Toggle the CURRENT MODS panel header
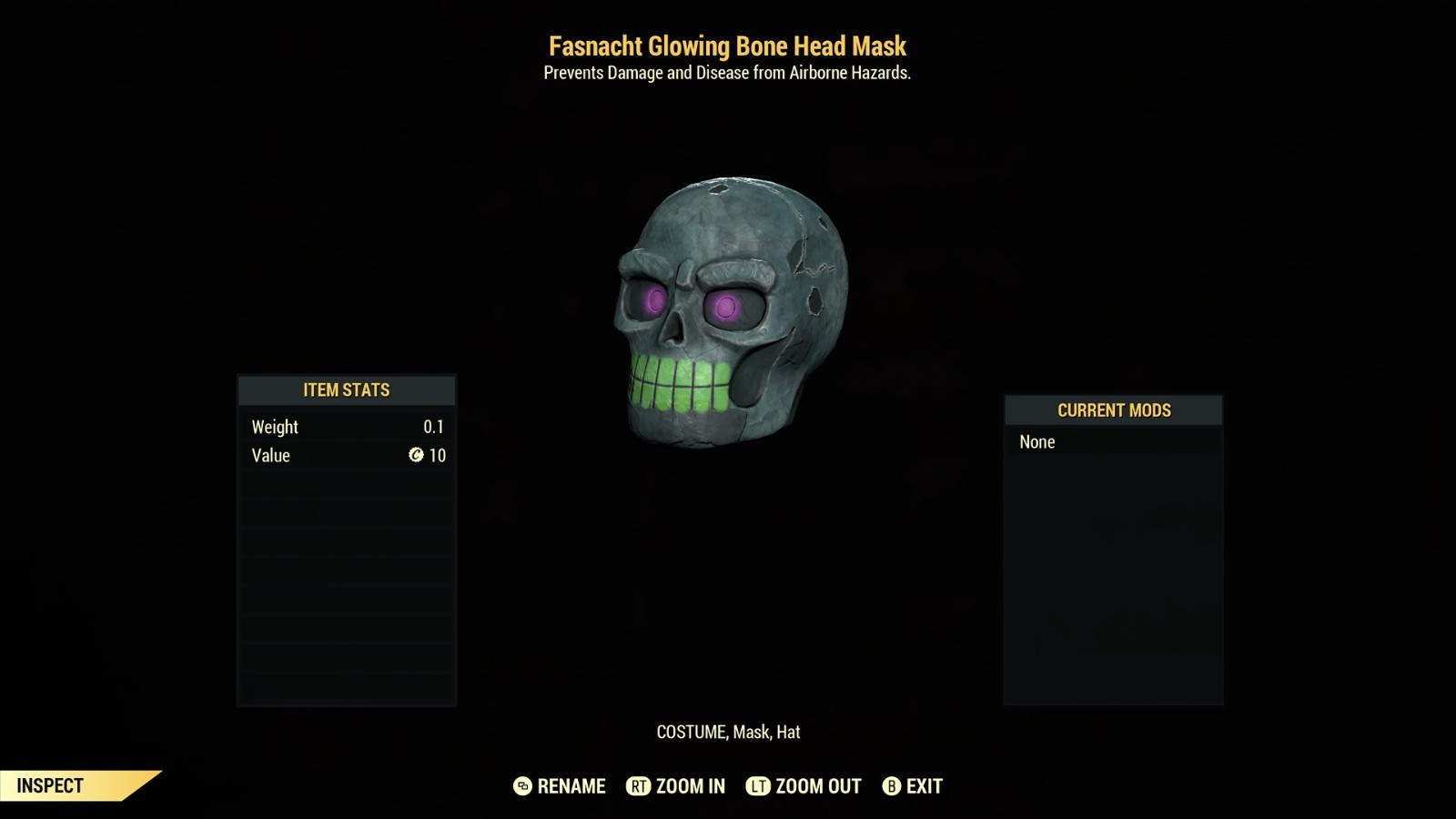Image resolution: width=1456 pixels, height=819 pixels. tap(1112, 409)
